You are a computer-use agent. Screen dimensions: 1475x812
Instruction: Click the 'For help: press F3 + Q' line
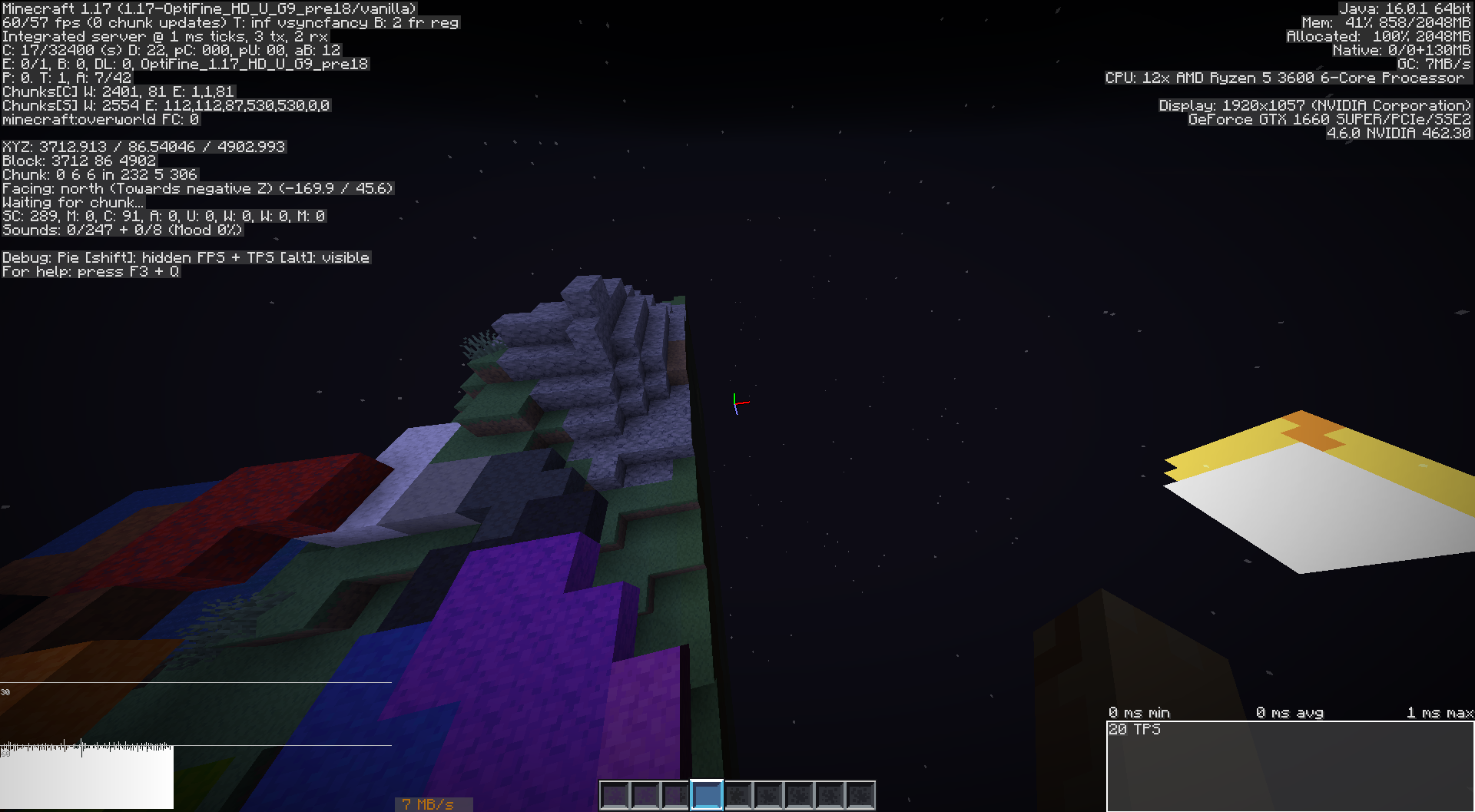(x=91, y=271)
